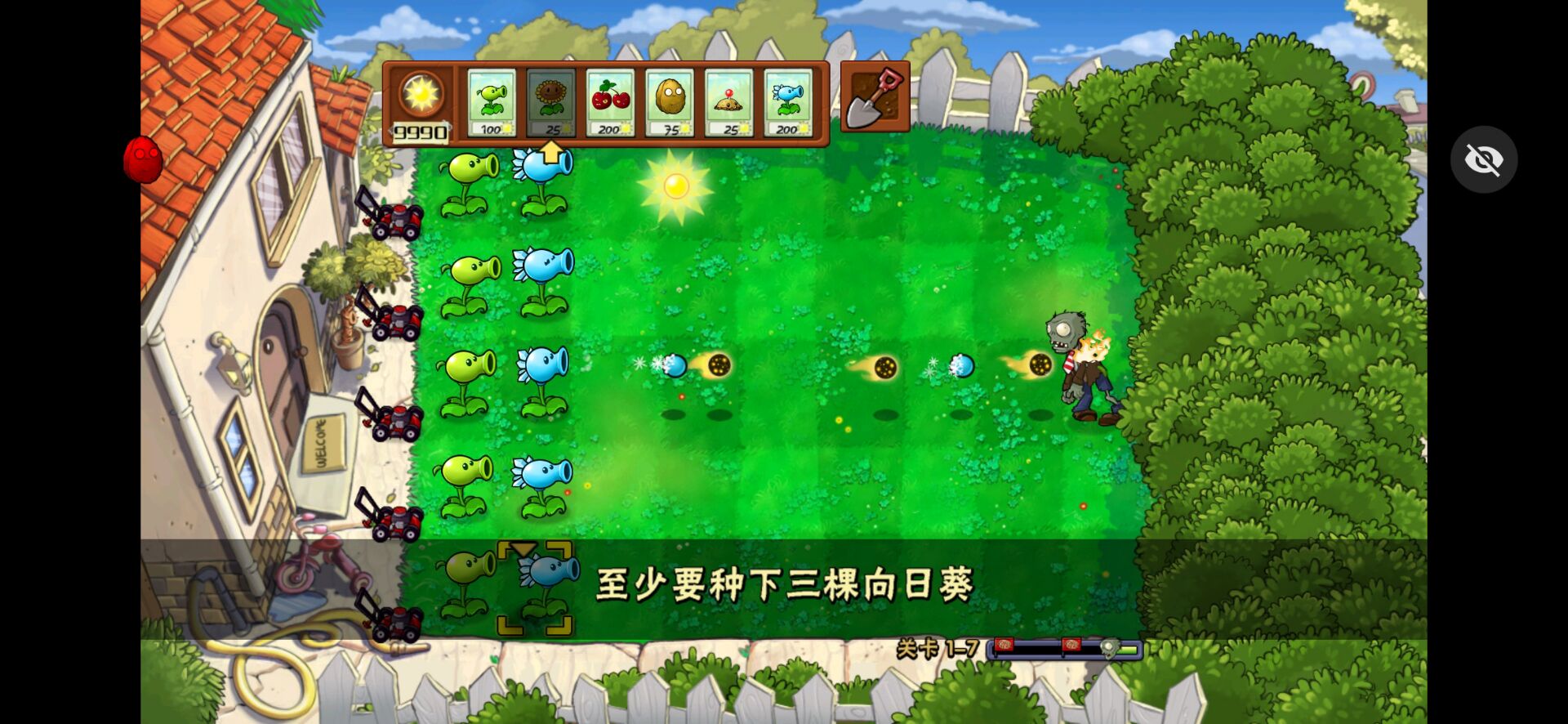
Task: Click the WELCOME doormat sign
Action: (325, 441)
